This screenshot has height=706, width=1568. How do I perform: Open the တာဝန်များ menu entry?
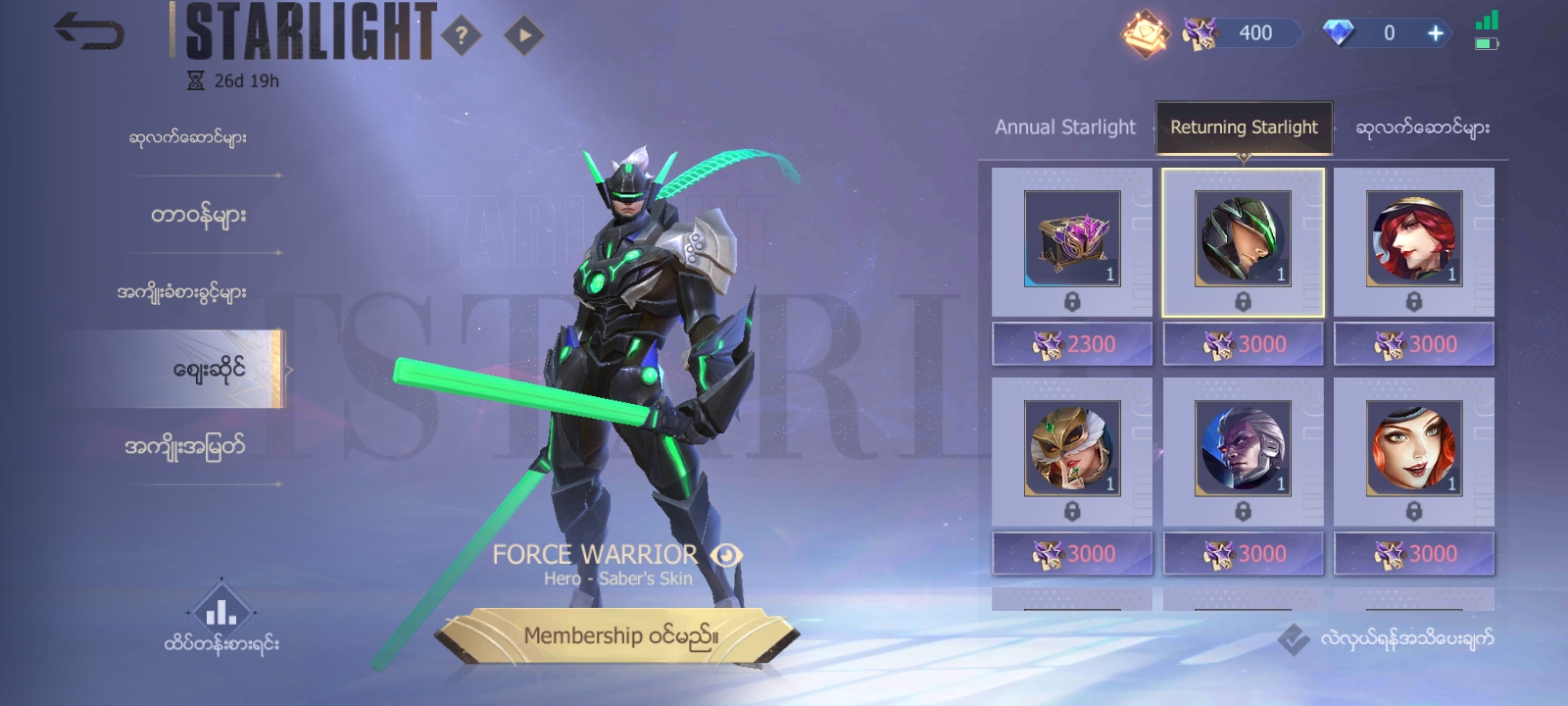point(197,215)
